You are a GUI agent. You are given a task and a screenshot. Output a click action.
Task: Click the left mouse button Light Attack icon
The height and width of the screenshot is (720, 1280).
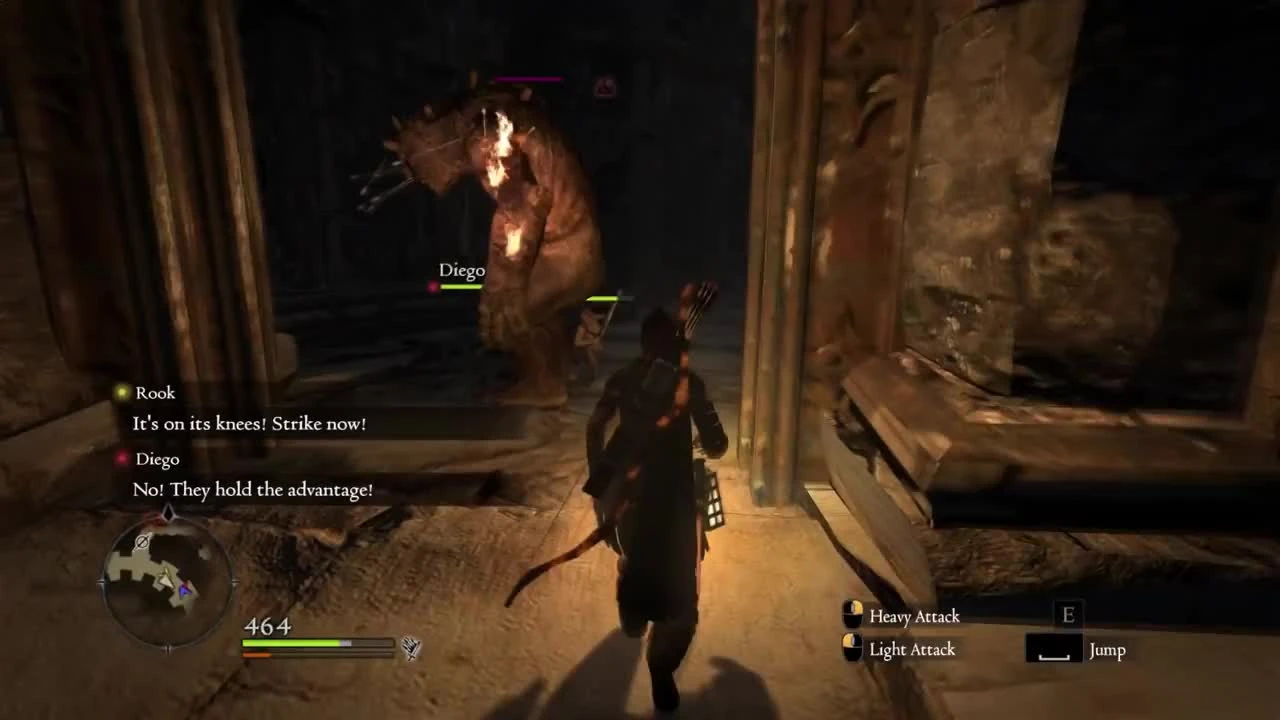point(853,649)
